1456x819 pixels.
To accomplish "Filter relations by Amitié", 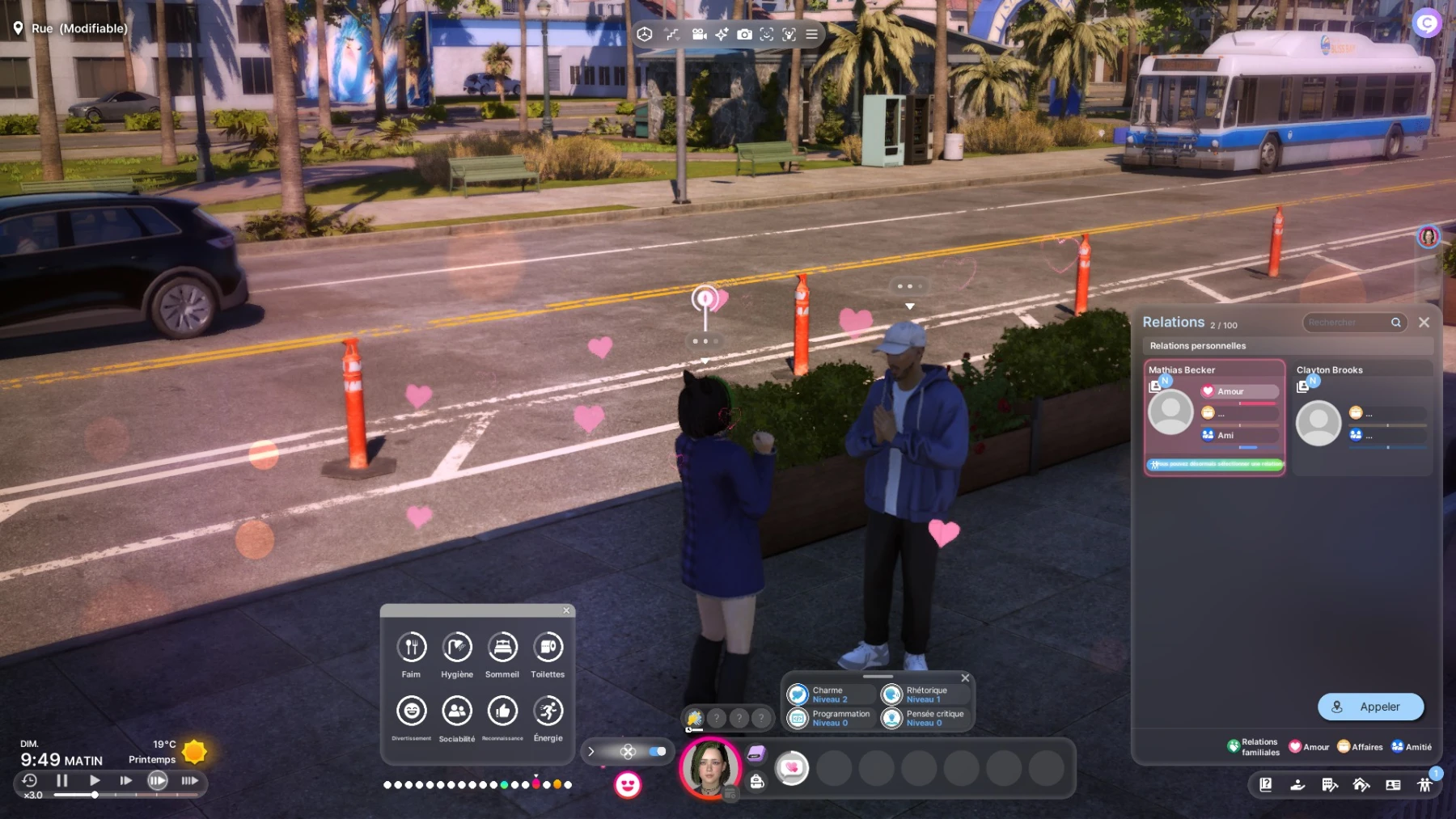I will coord(1411,746).
